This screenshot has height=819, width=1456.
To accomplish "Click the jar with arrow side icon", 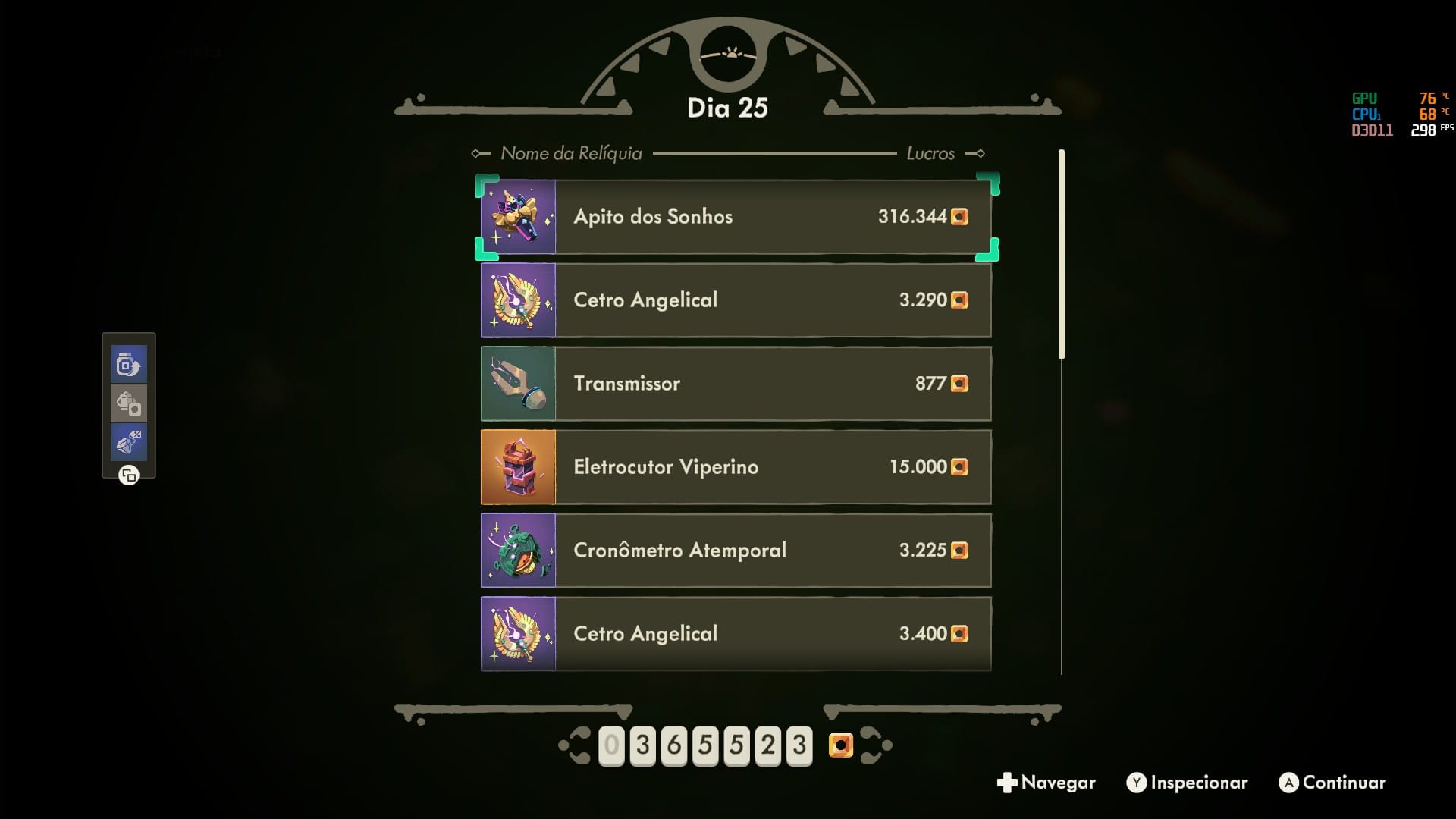I will point(128,365).
